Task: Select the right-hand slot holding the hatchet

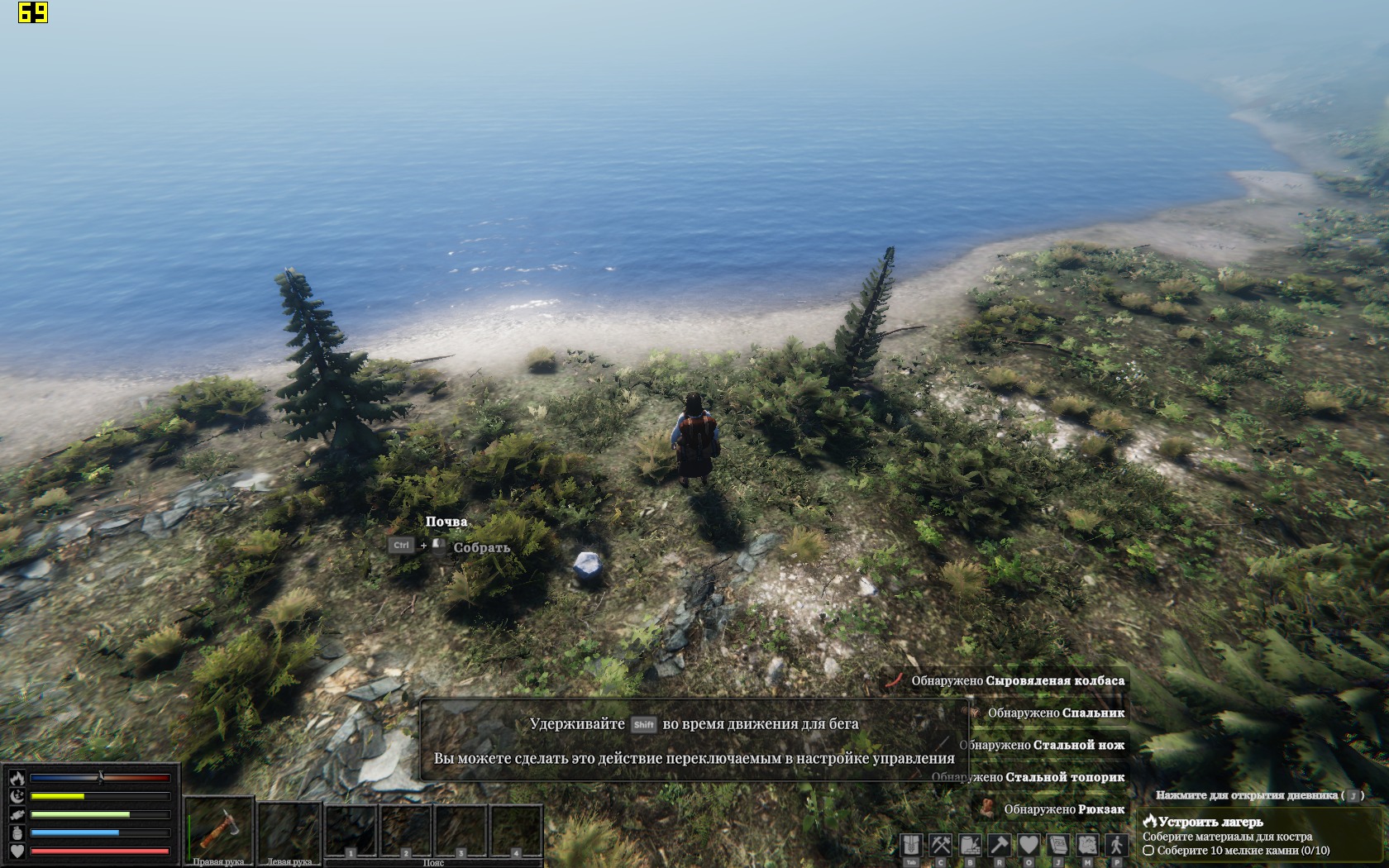Action: pyautogui.click(x=218, y=828)
